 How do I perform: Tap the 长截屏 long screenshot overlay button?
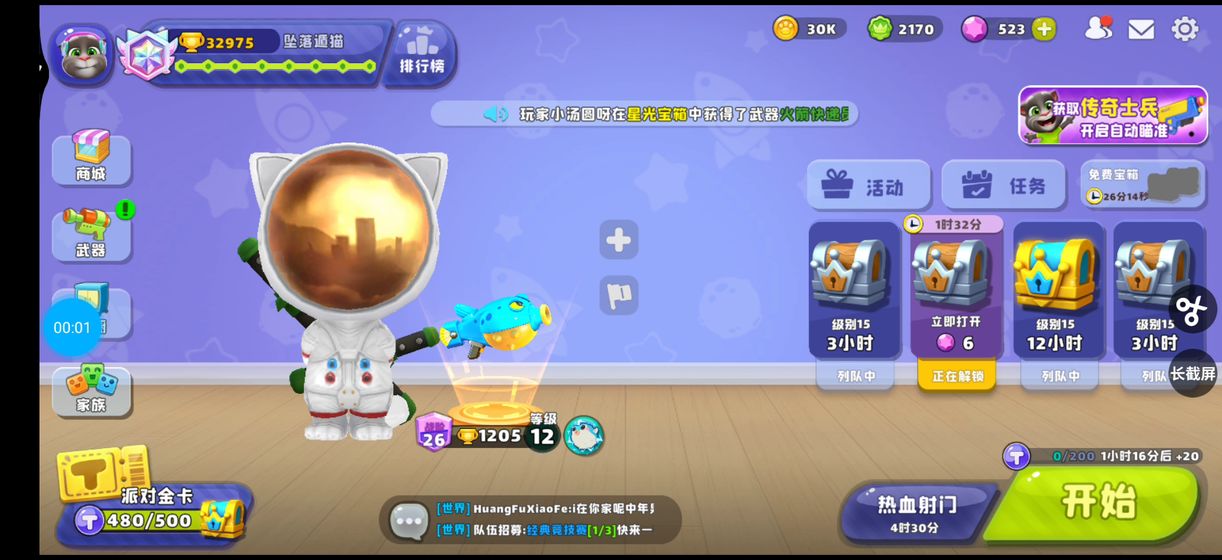[1193, 373]
